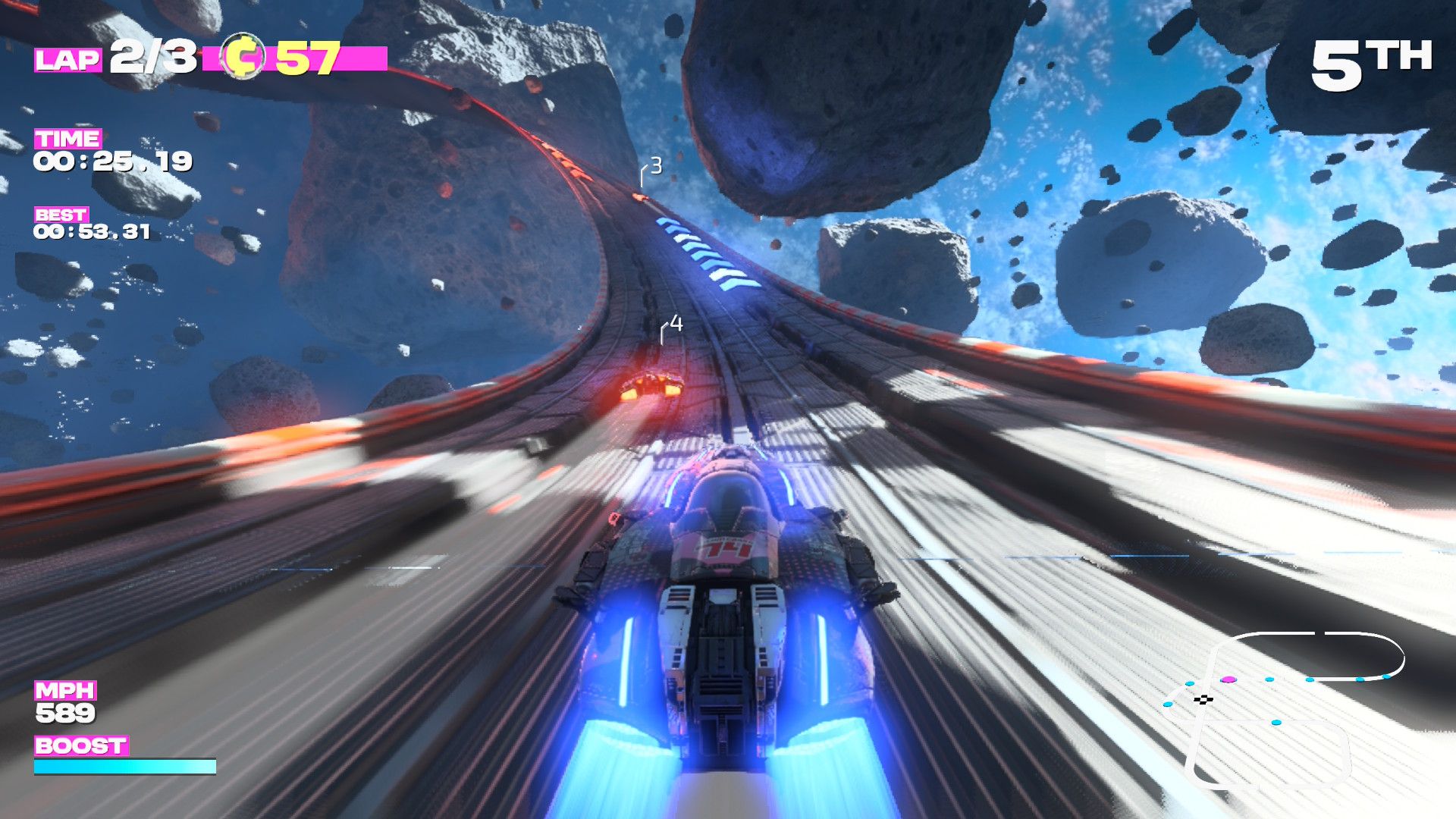The width and height of the screenshot is (1456, 819).
Task: Select the checkered finish marker on minimap
Action: click(1203, 699)
